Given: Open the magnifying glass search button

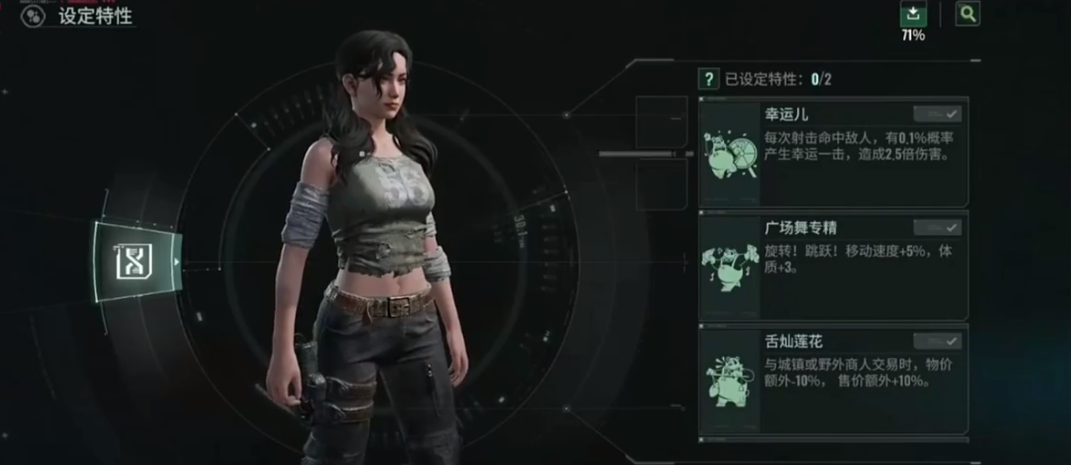Looking at the screenshot, I should [x=967, y=14].
